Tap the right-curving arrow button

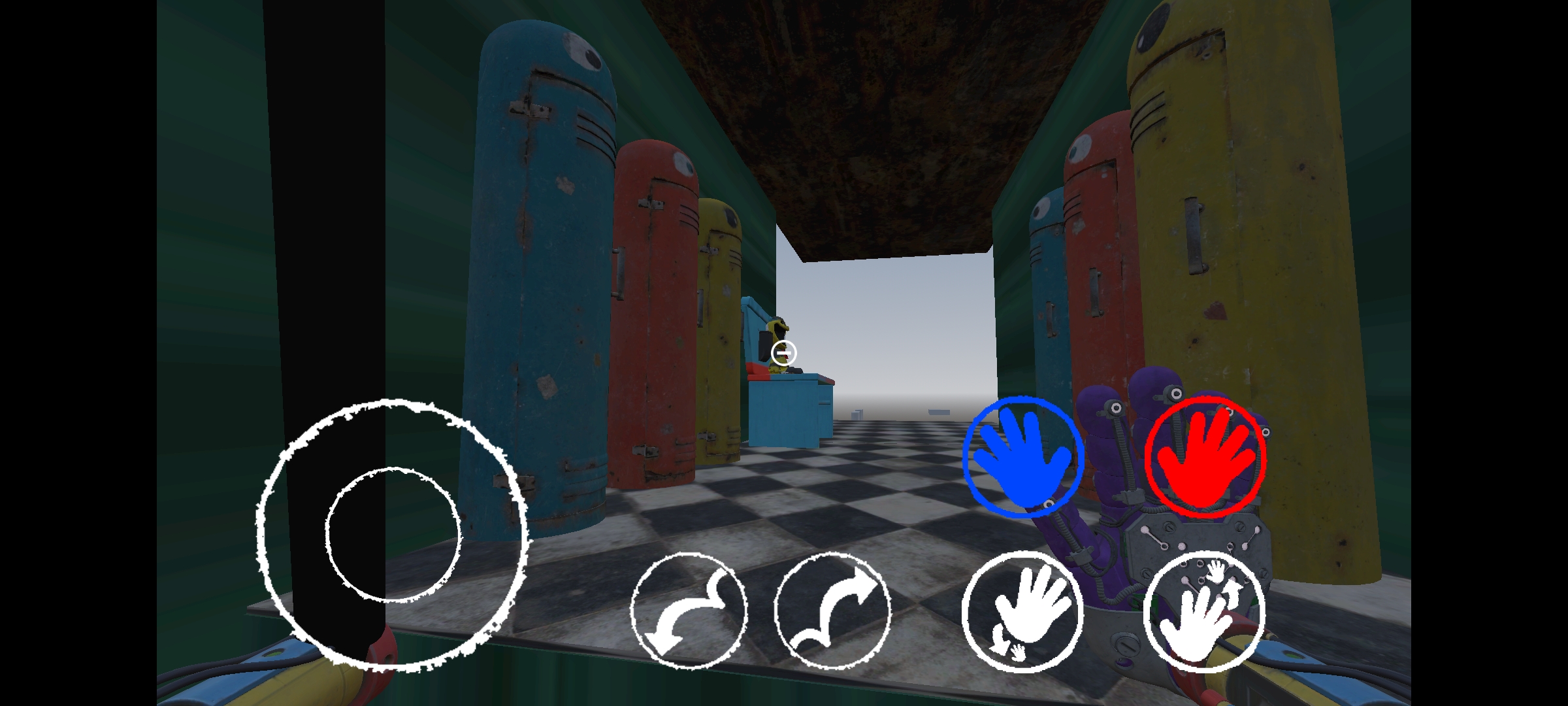(832, 610)
